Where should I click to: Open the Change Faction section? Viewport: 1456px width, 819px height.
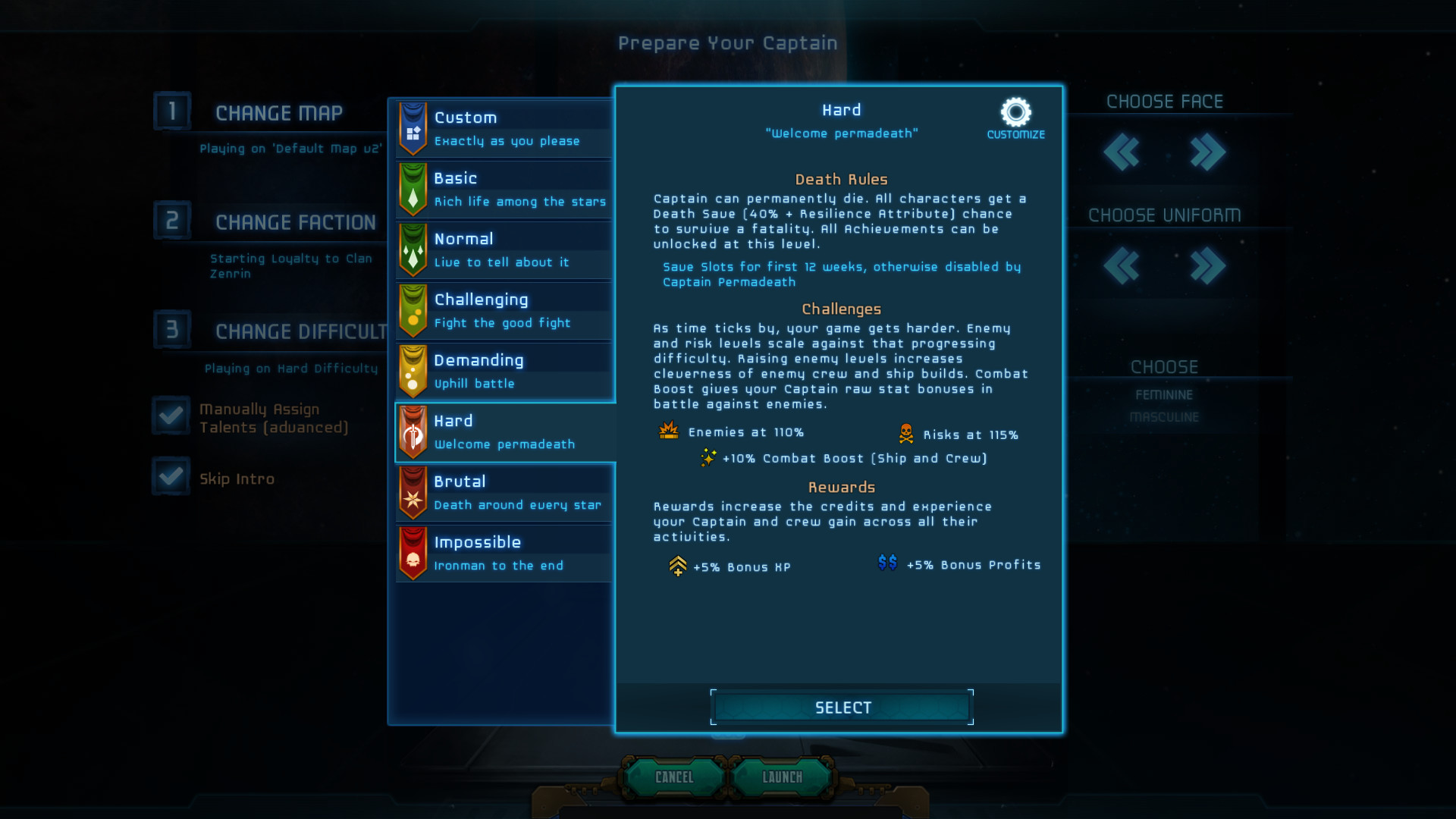(x=295, y=221)
